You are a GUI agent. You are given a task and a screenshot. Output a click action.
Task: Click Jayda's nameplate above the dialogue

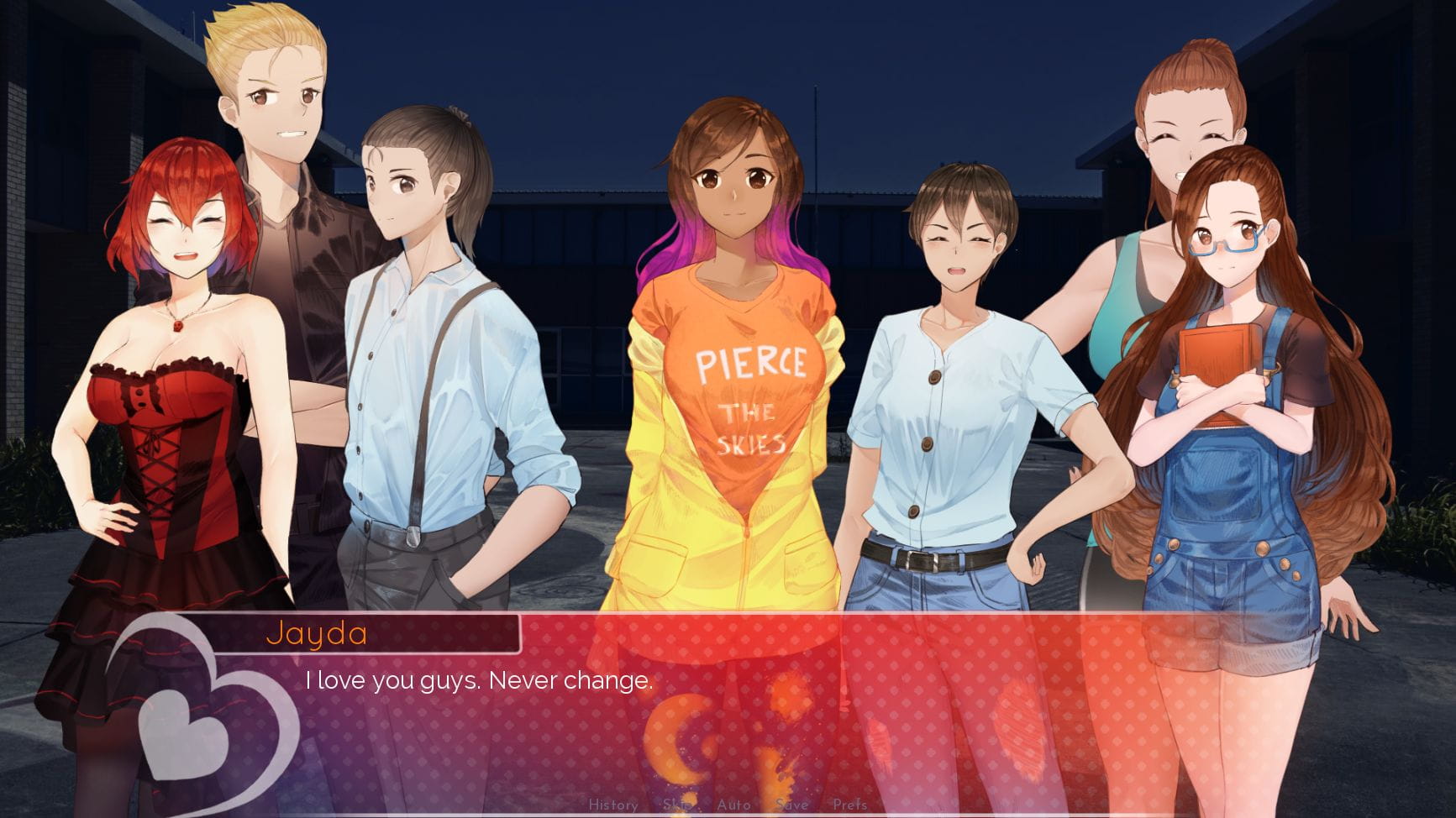(x=319, y=636)
